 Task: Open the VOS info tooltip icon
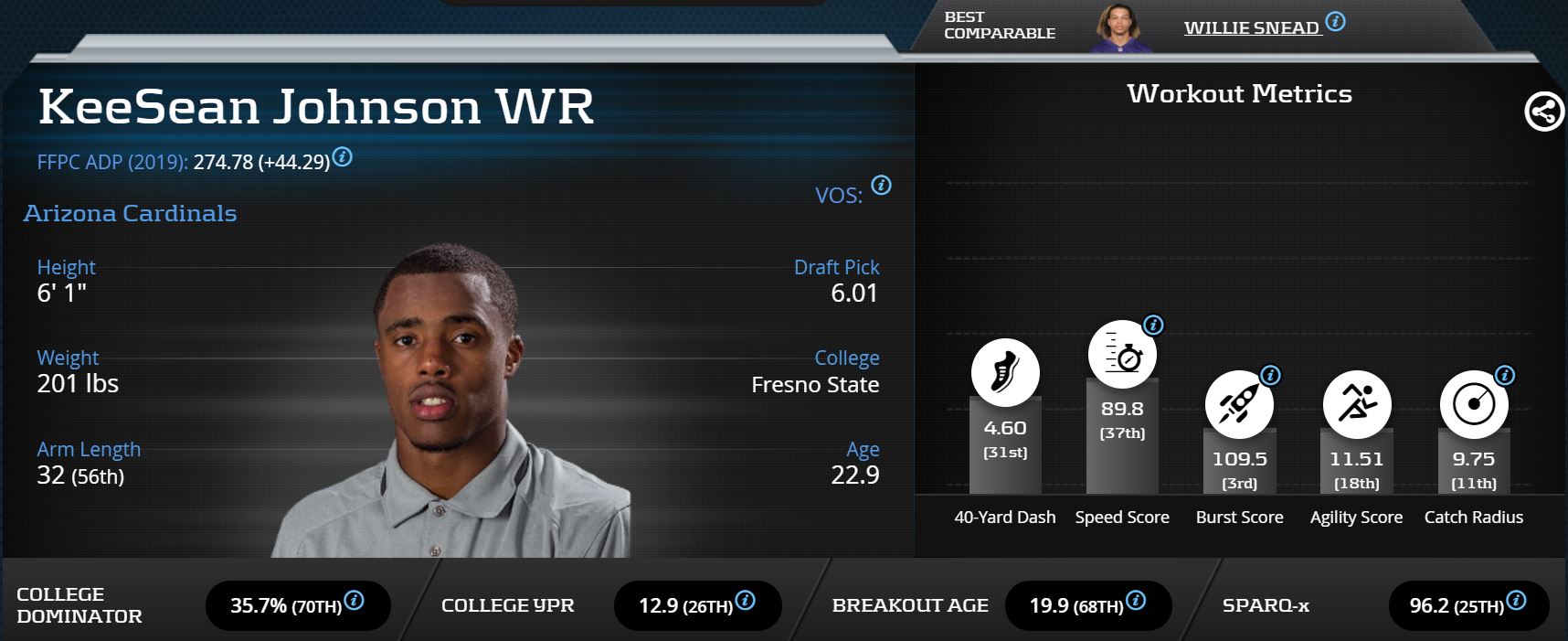[x=881, y=185]
